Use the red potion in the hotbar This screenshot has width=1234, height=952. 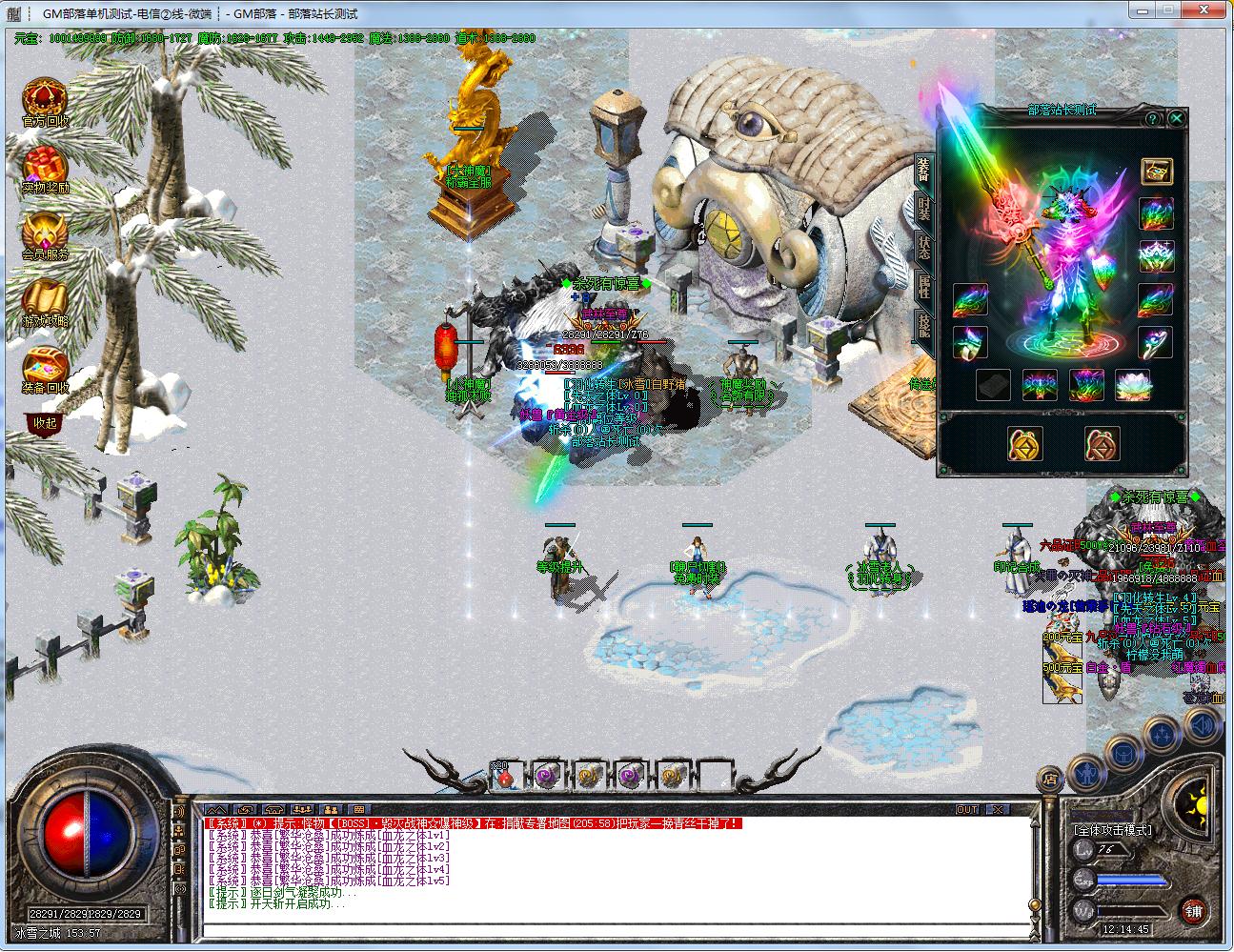tap(506, 775)
